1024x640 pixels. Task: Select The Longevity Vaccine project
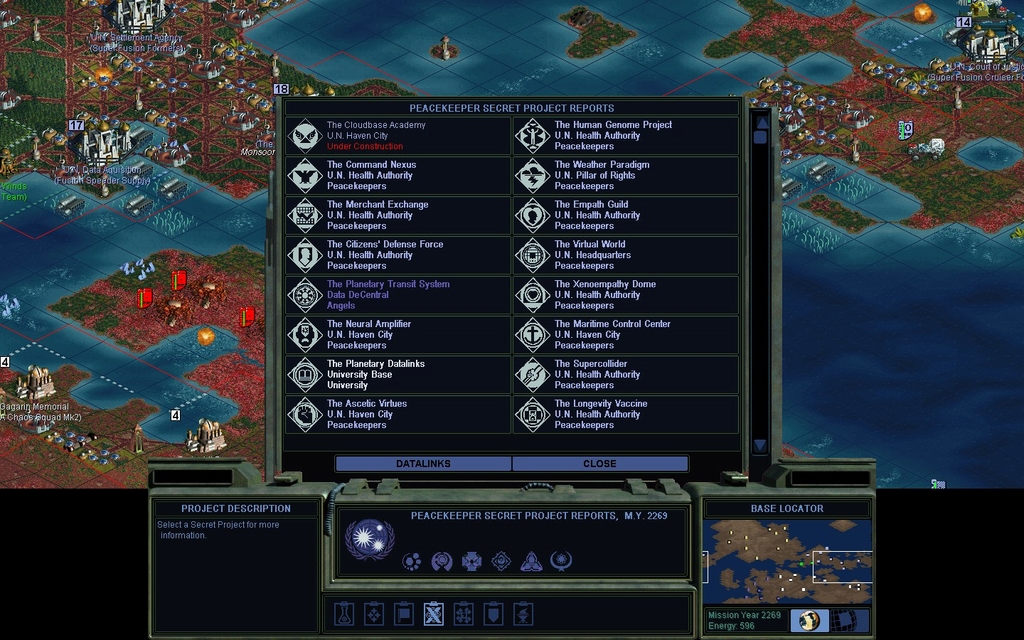coord(626,414)
